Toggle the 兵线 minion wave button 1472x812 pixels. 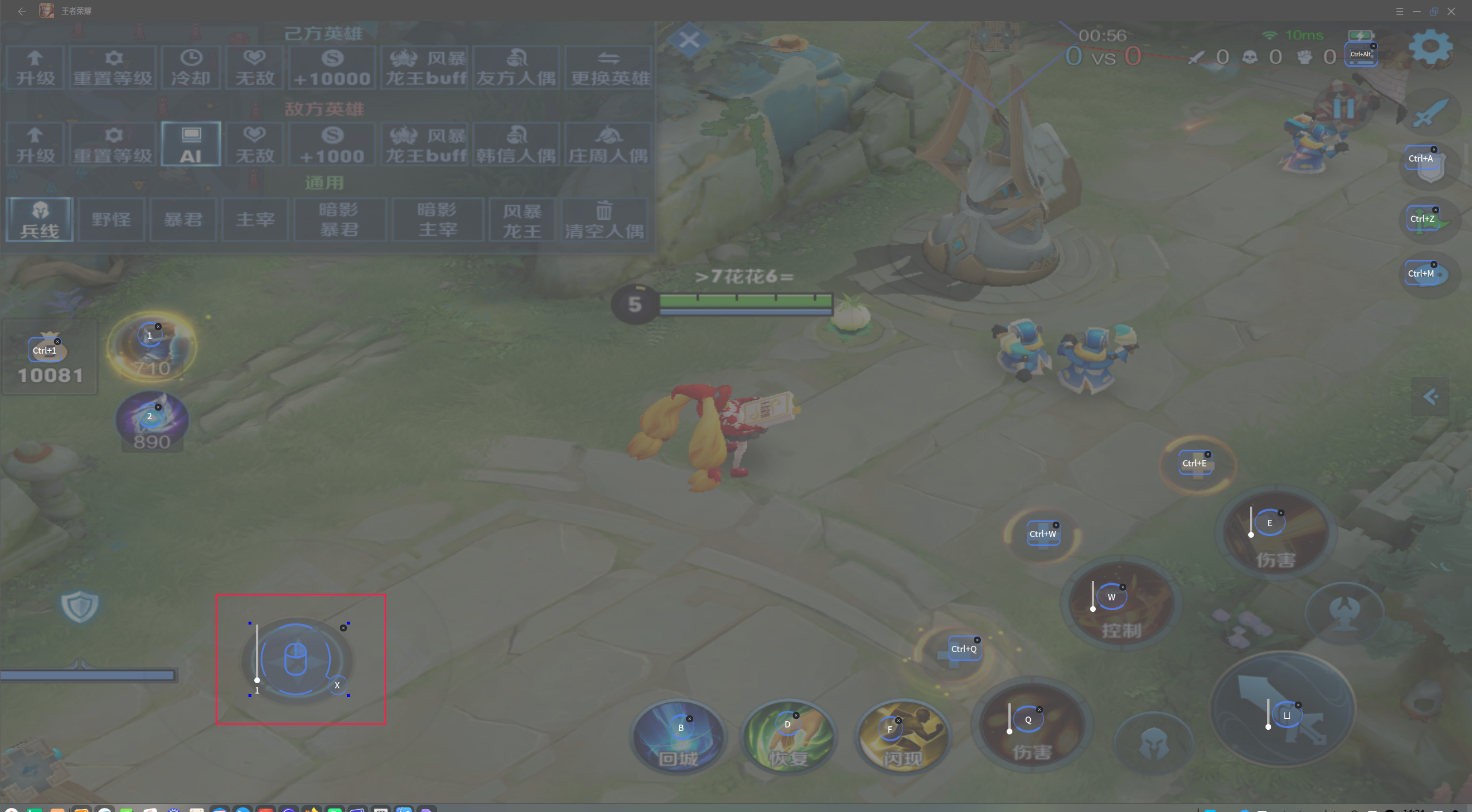40,219
